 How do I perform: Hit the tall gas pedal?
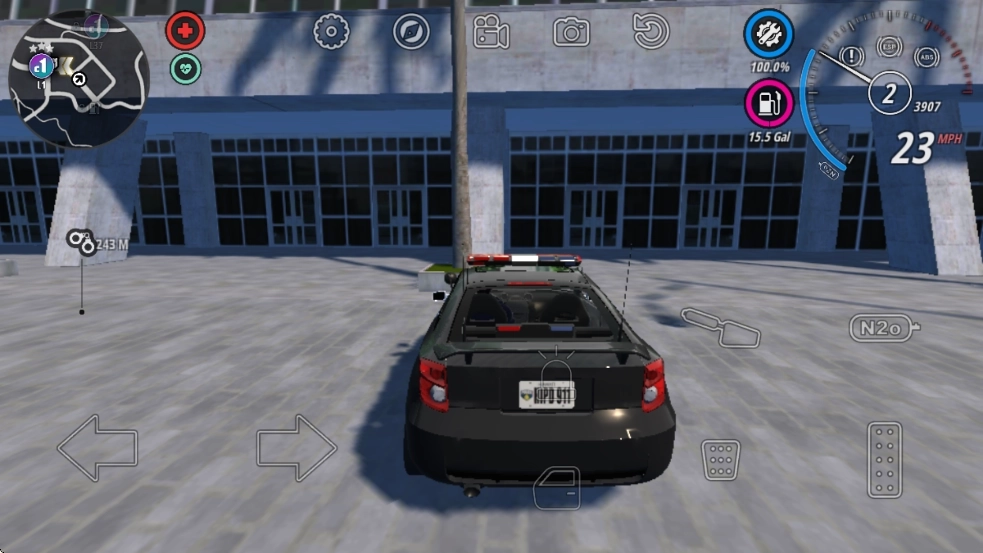(884, 459)
